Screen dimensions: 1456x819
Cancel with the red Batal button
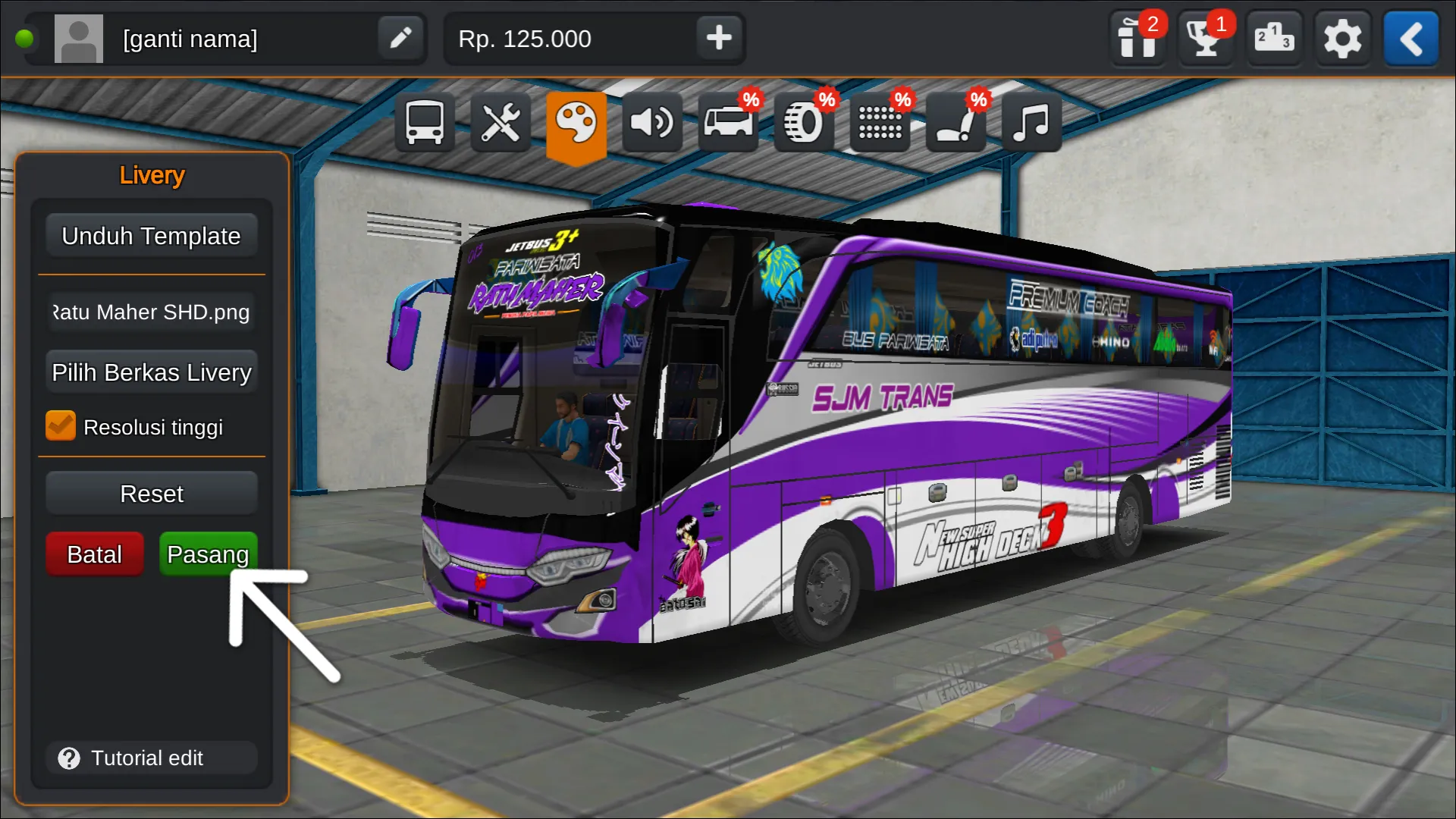[94, 554]
